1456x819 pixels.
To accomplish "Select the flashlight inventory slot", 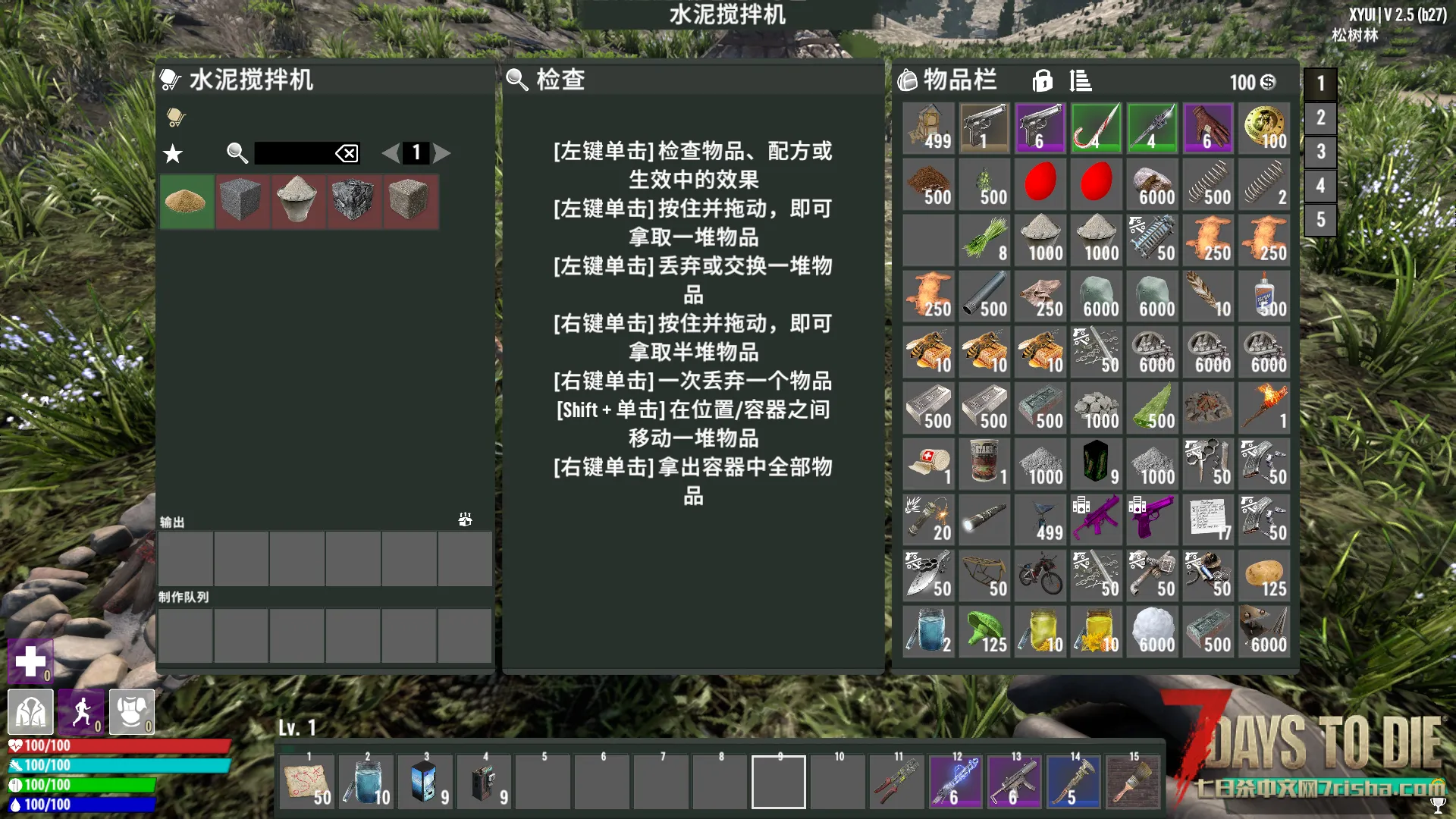I will (984, 519).
